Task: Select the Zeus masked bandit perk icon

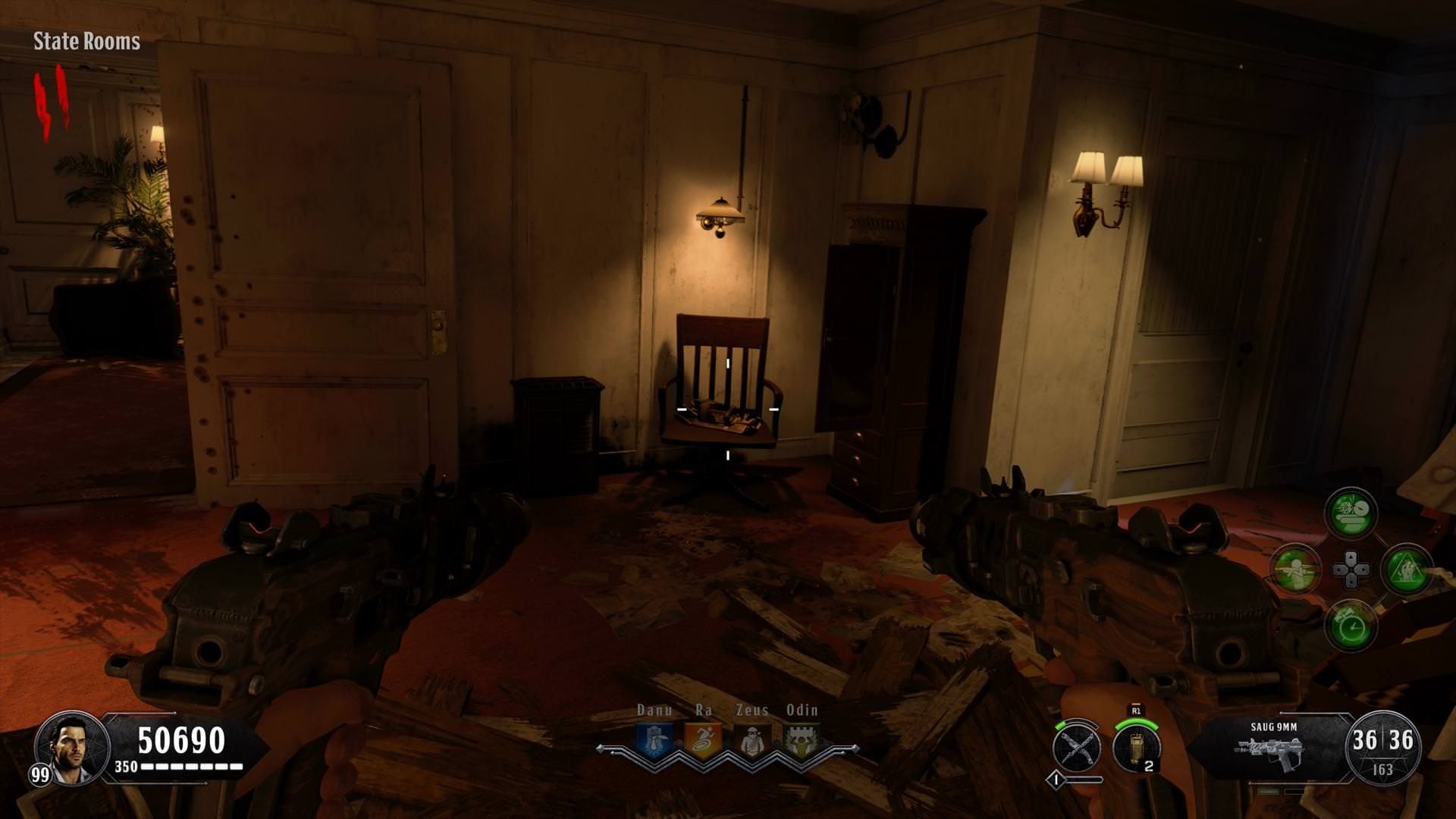Action: tap(752, 740)
